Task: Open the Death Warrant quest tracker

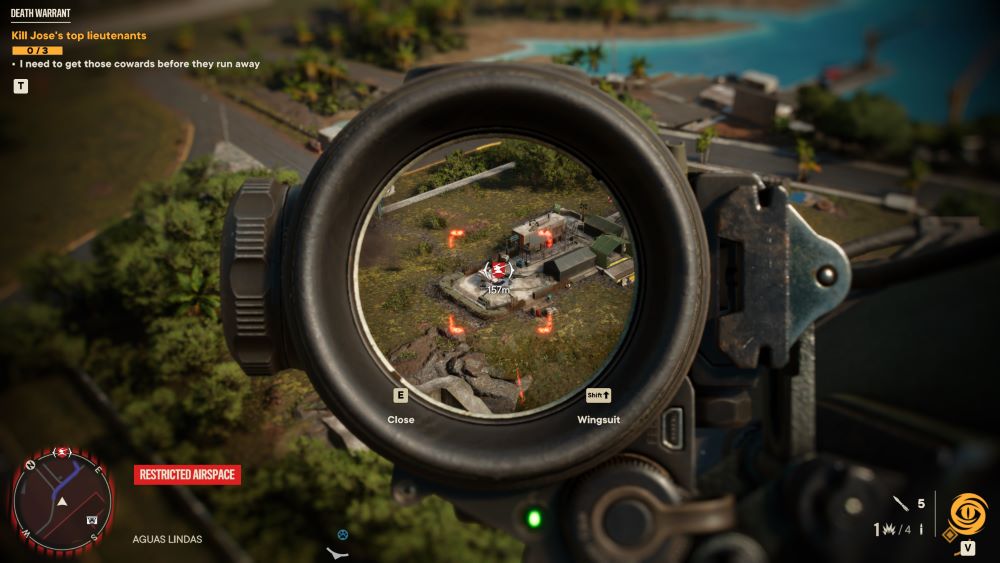Action: 40,14
